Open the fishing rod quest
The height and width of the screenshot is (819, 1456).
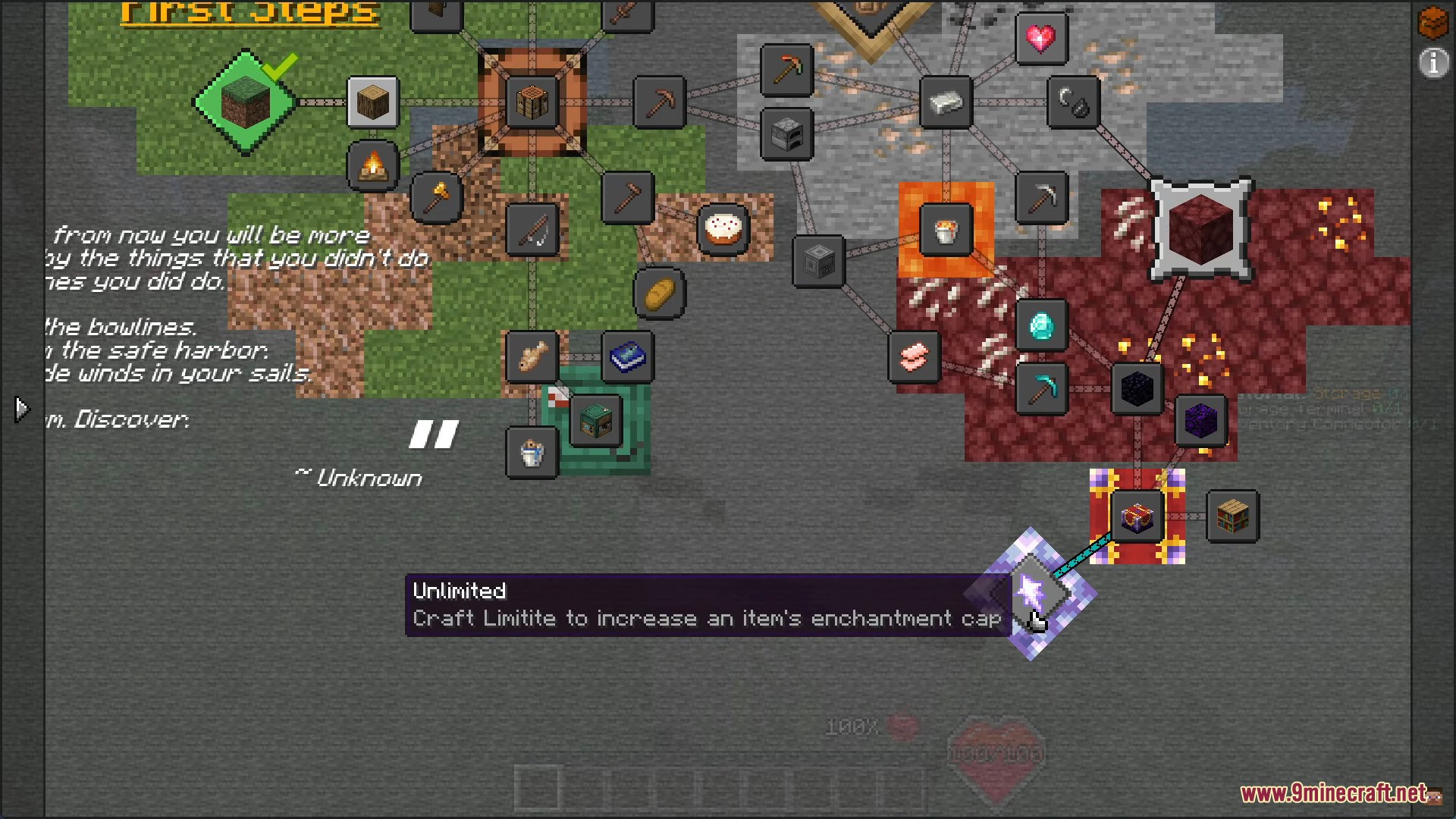click(532, 230)
